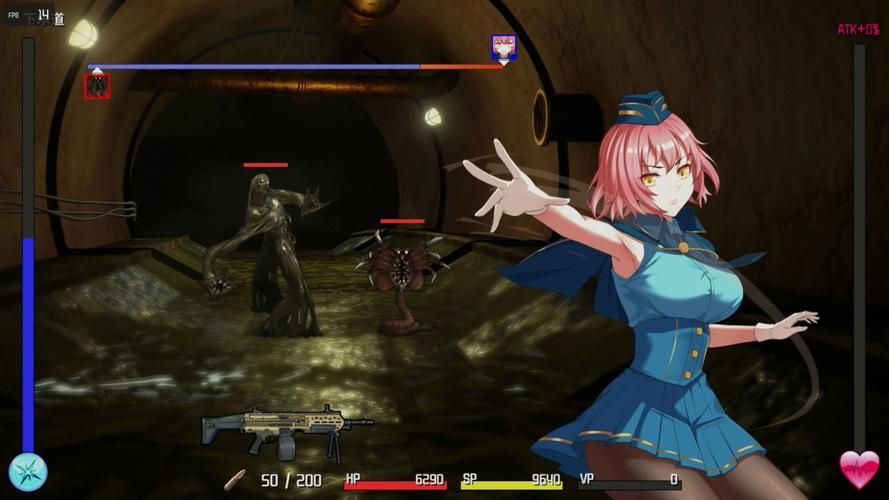The height and width of the screenshot is (500, 889).
Task: Select the assault rifle weapon icon
Action: pos(285,429)
